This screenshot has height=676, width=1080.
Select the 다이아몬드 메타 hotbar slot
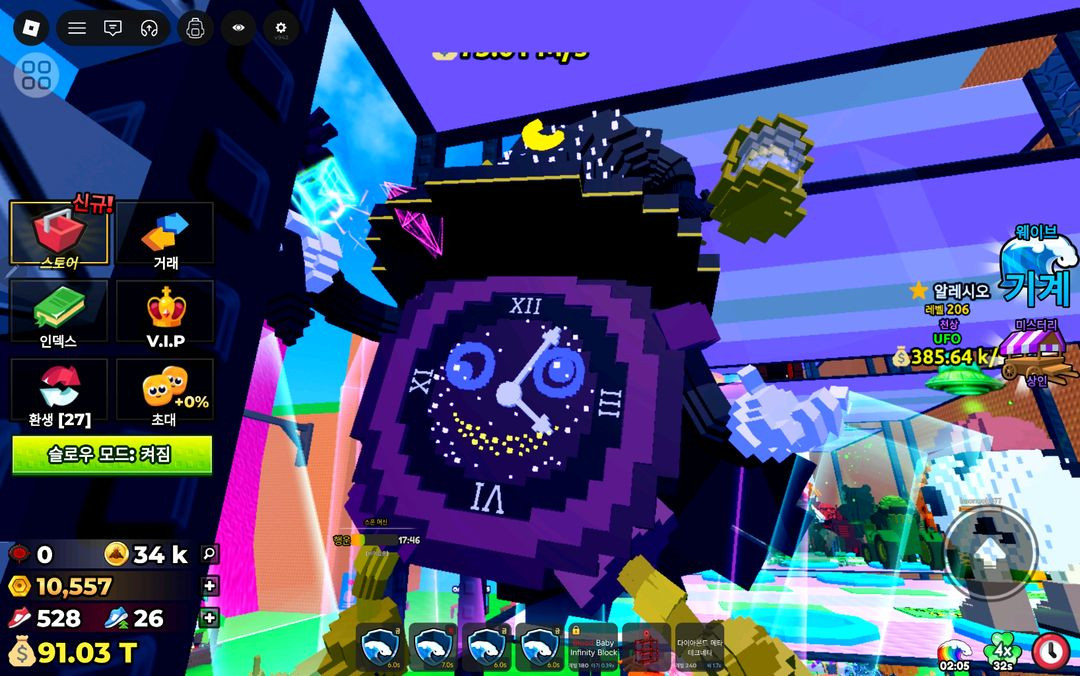(x=699, y=647)
